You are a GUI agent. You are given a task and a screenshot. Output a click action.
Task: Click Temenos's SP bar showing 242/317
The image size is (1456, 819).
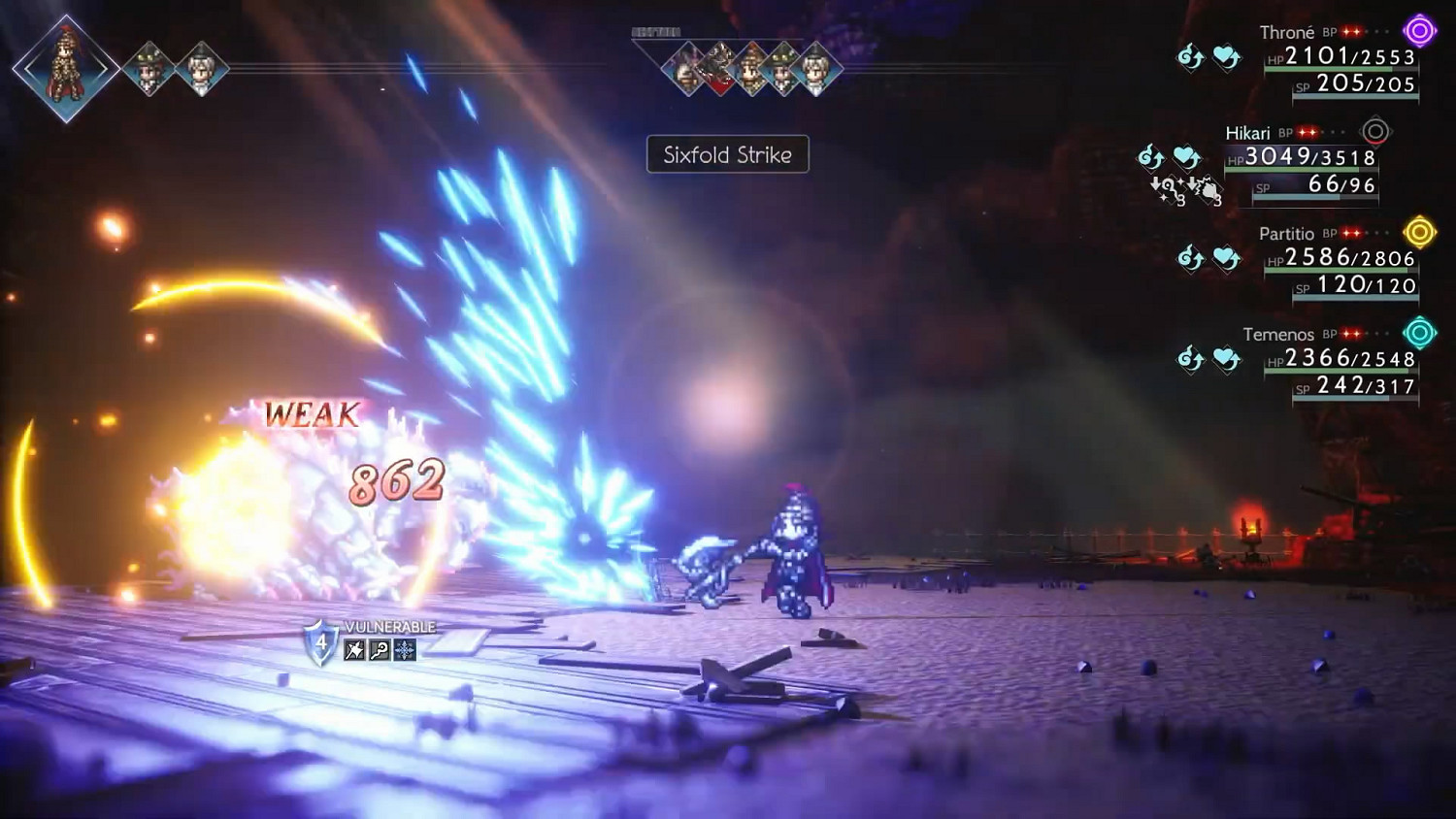coord(1359,391)
